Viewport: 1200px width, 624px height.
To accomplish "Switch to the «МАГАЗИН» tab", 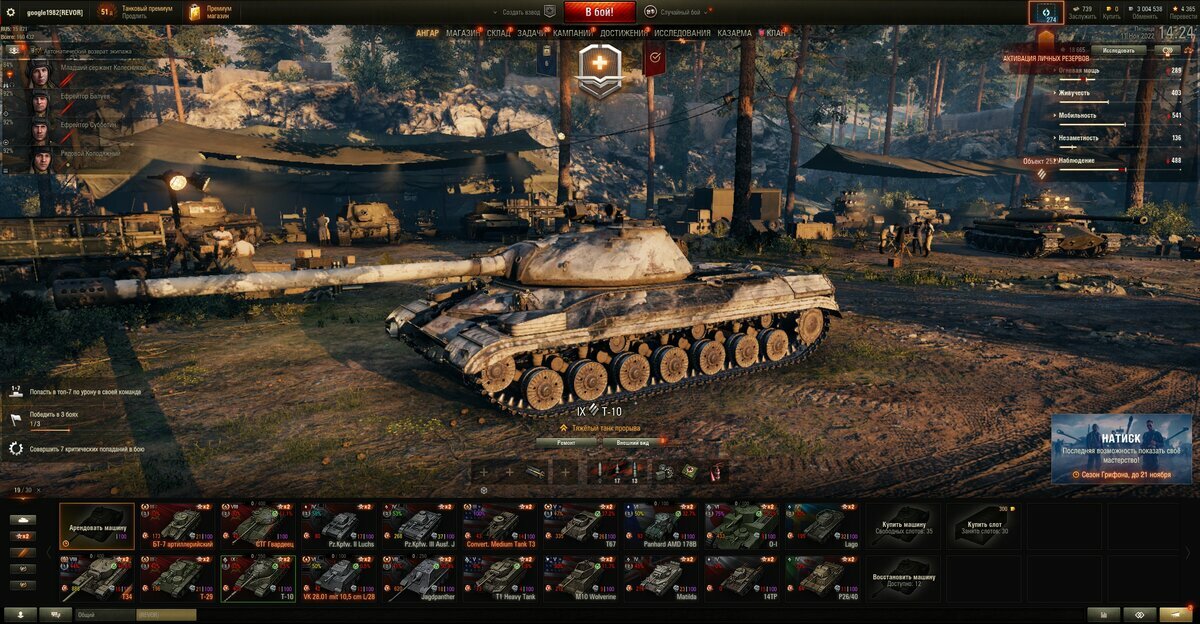I will (x=462, y=33).
